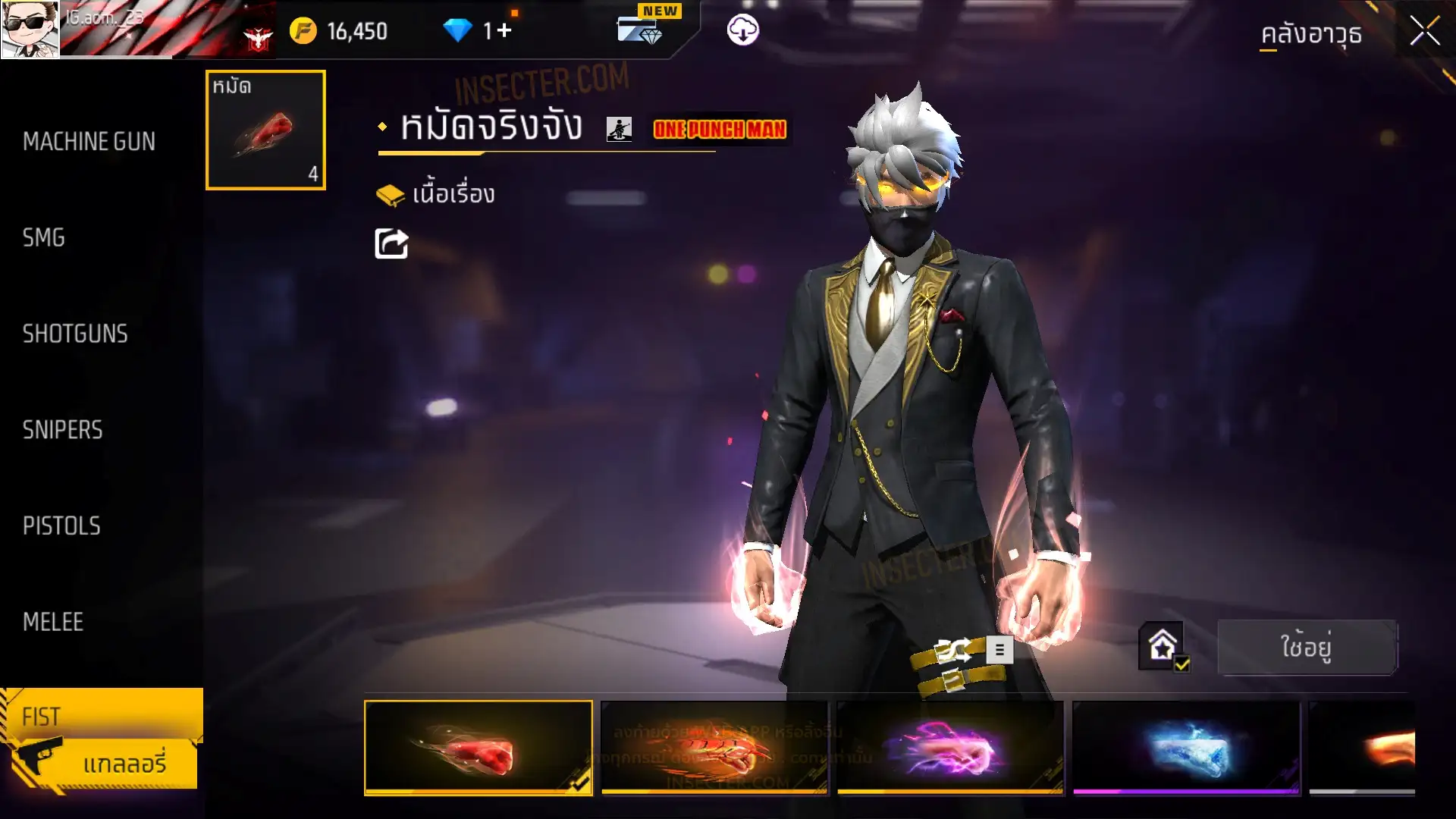Screen dimensions: 1456x819
Task: Show the Snipers weapon category
Action: click(62, 430)
